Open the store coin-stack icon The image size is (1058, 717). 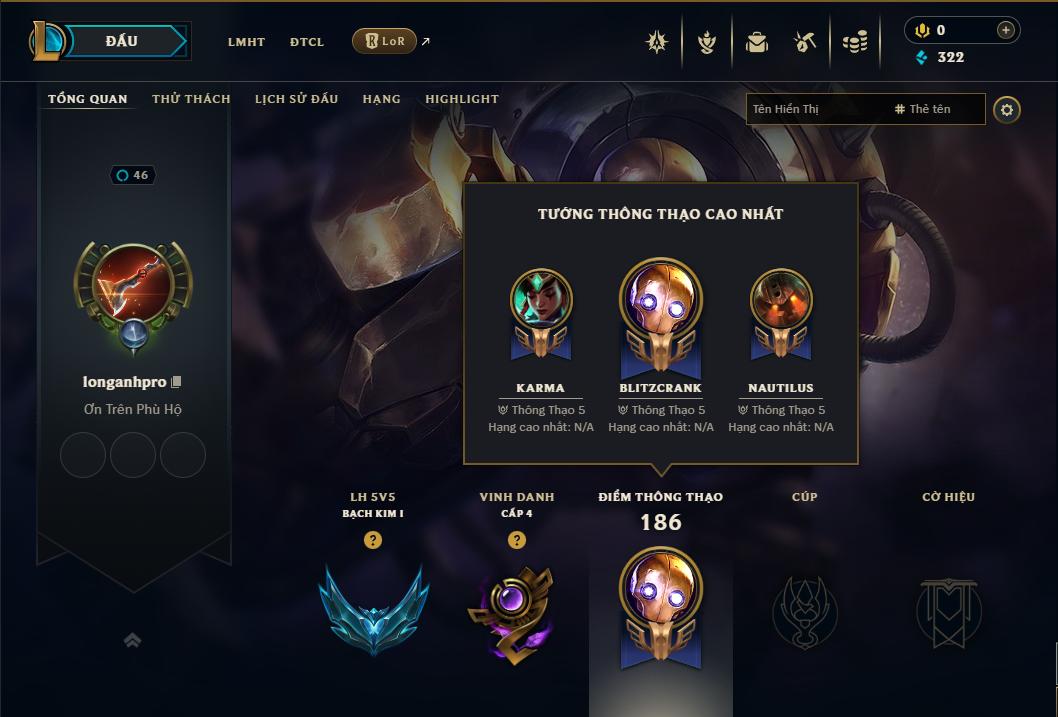(x=855, y=42)
